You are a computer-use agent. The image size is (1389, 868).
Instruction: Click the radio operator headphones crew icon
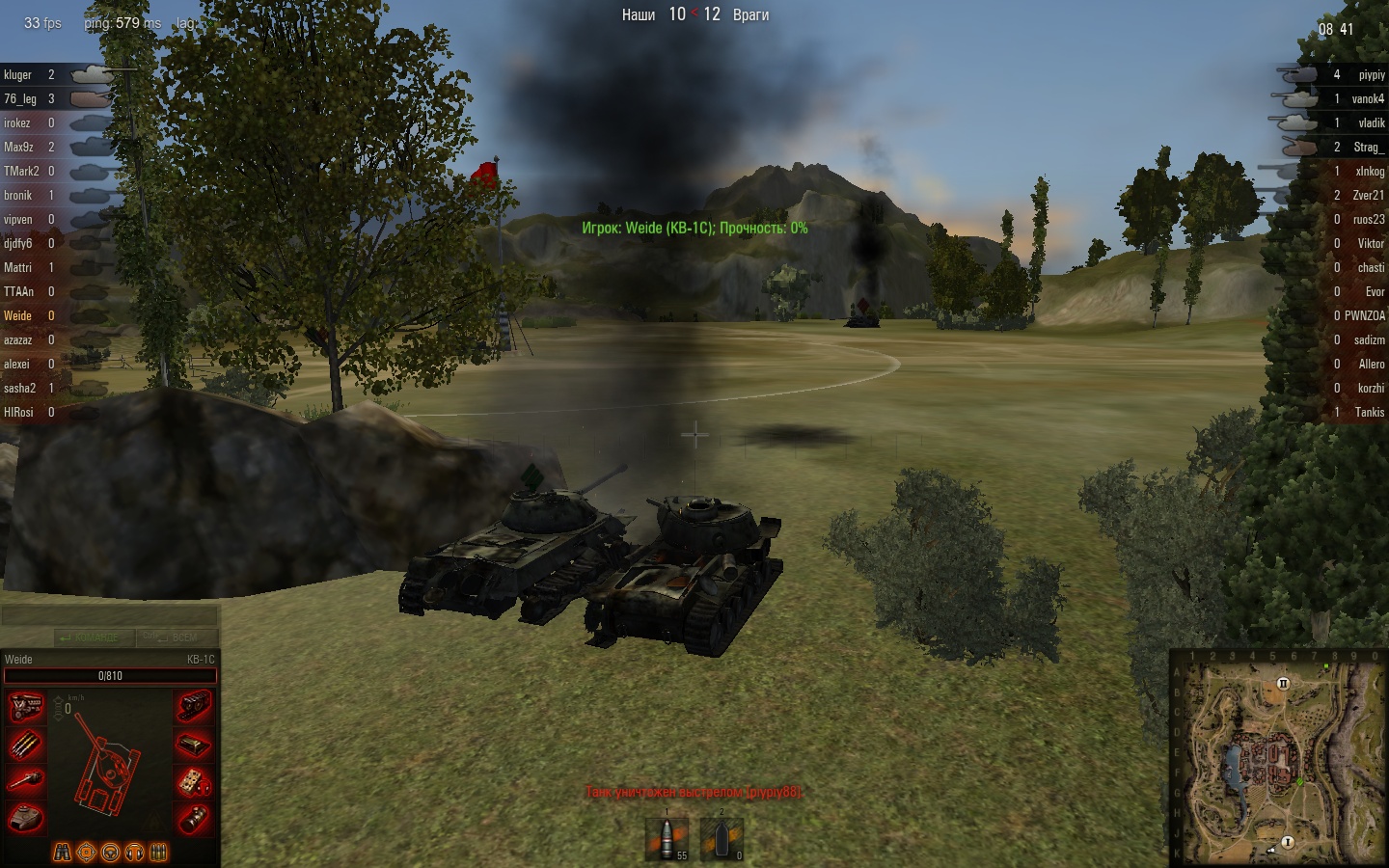pos(135,853)
